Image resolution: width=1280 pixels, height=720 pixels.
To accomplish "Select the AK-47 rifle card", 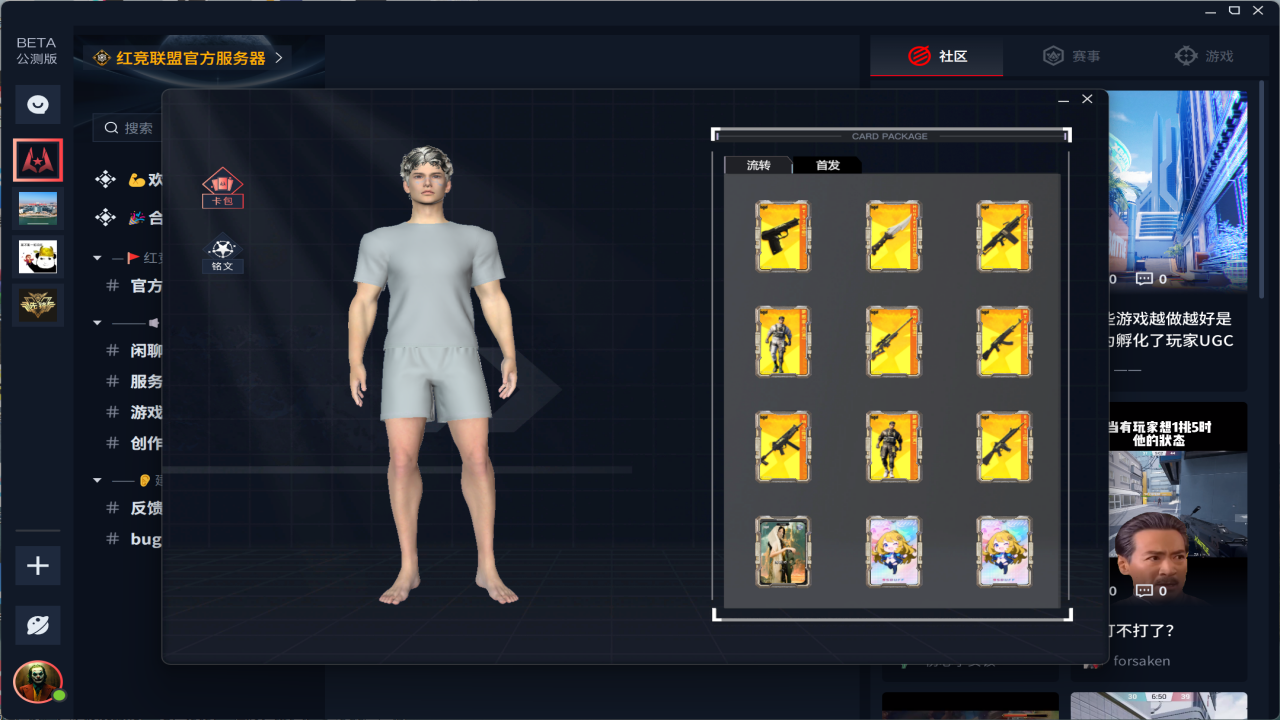I will pos(1004,341).
